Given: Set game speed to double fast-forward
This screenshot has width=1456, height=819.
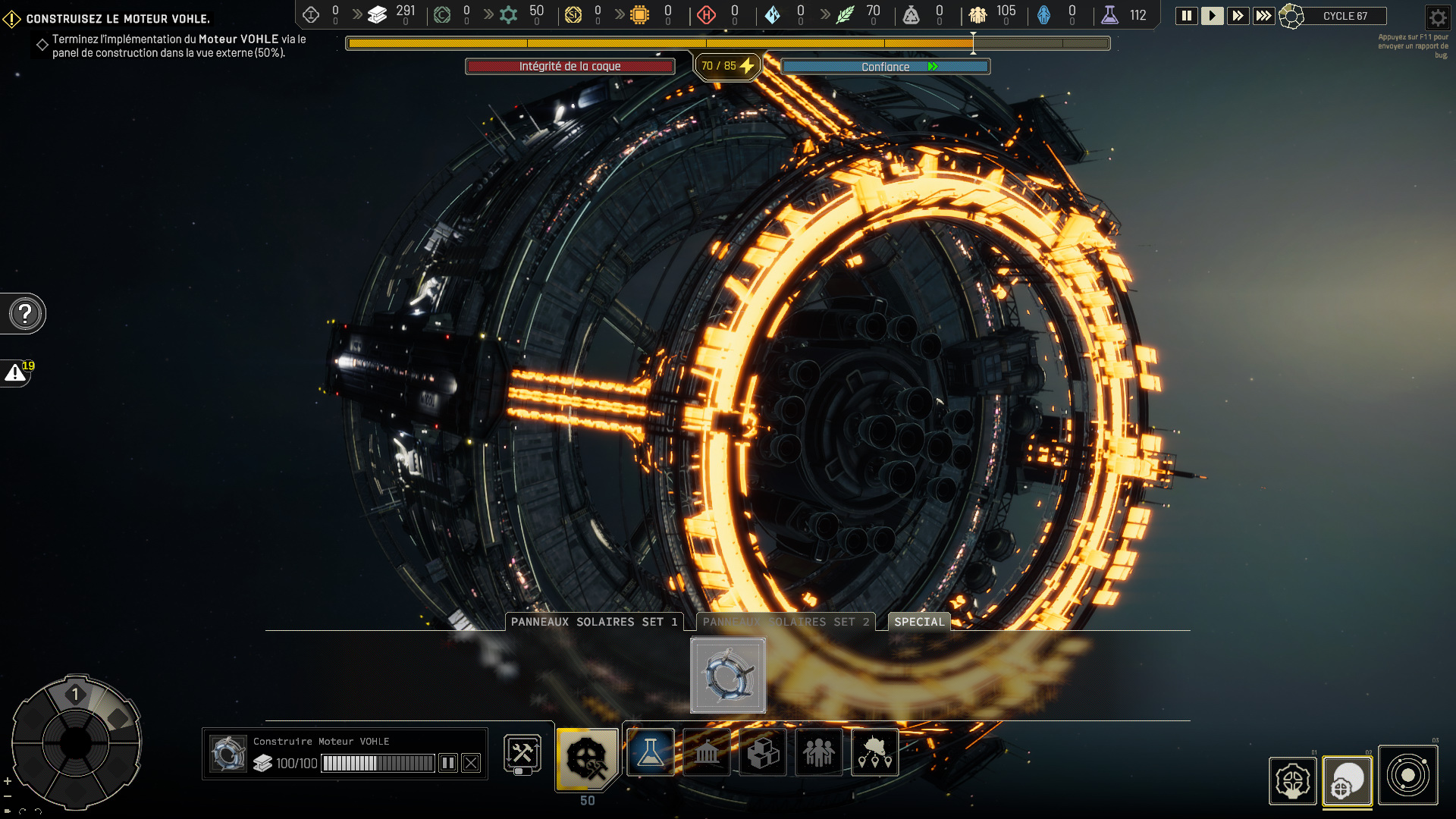Looking at the screenshot, I should tap(1238, 15).
